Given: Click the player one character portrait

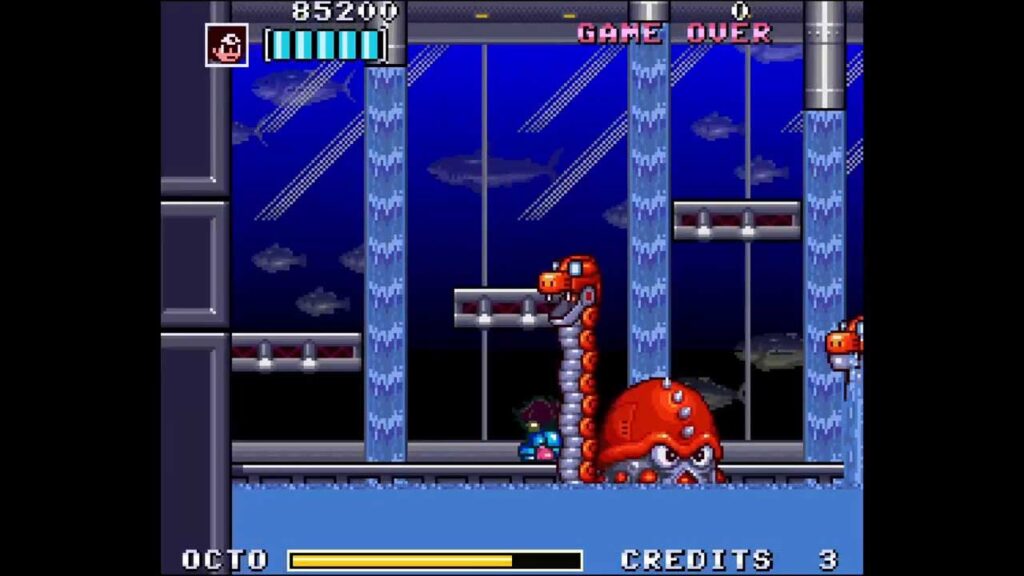Looking at the screenshot, I should coord(227,45).
